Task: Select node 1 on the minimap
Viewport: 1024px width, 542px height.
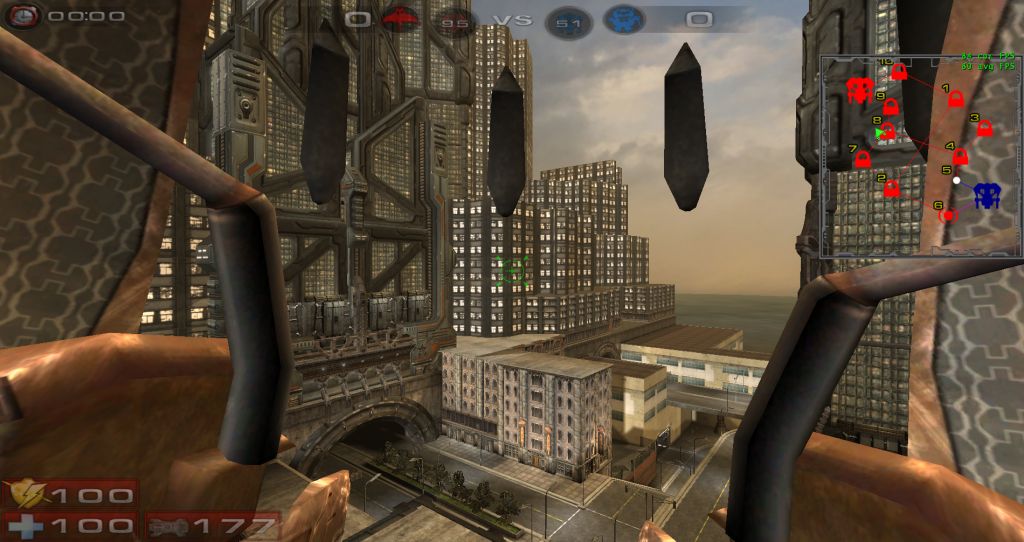Action: point(955,100)
